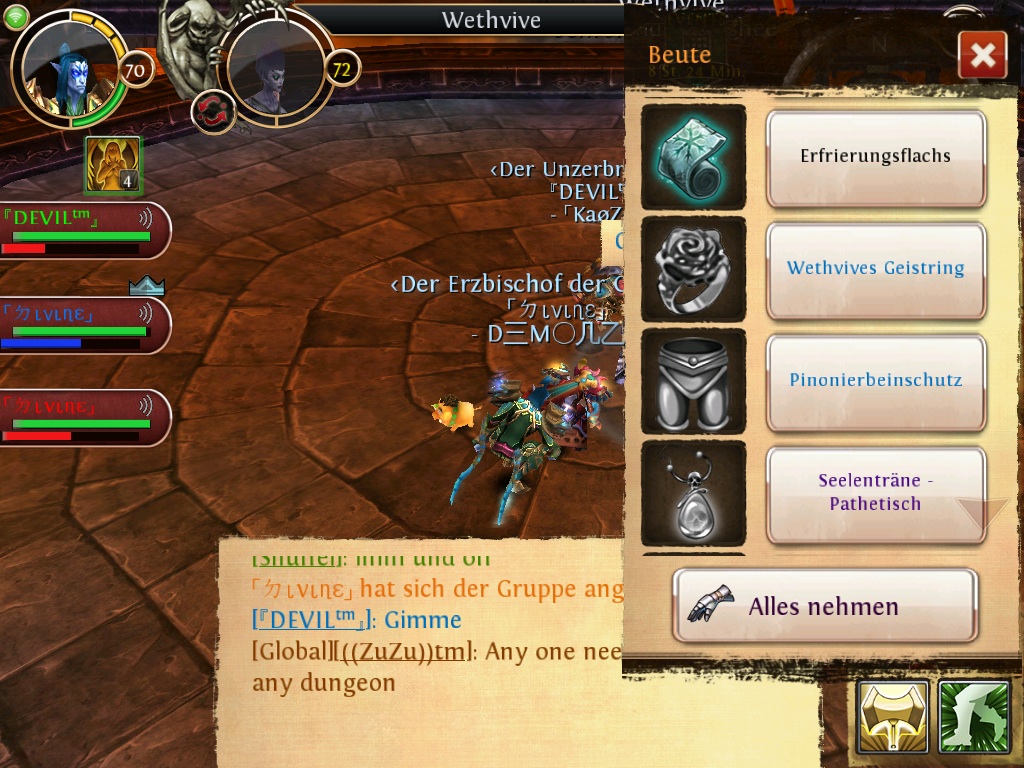Loot the Seelenträne - Pathetisch item
This screenshot has width=1024, height=768.
point(875,493)
